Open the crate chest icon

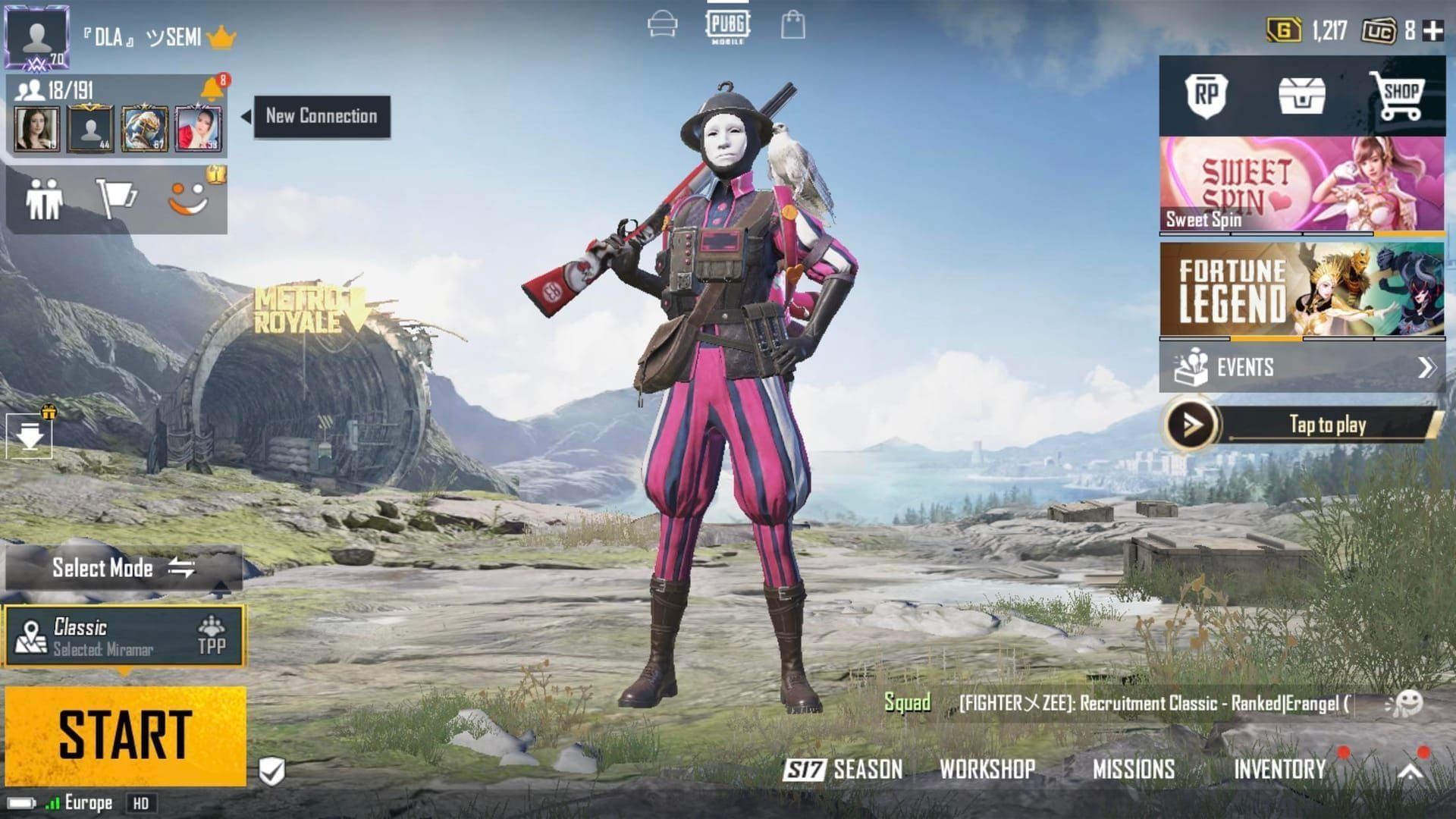(x=1301, y=96)
